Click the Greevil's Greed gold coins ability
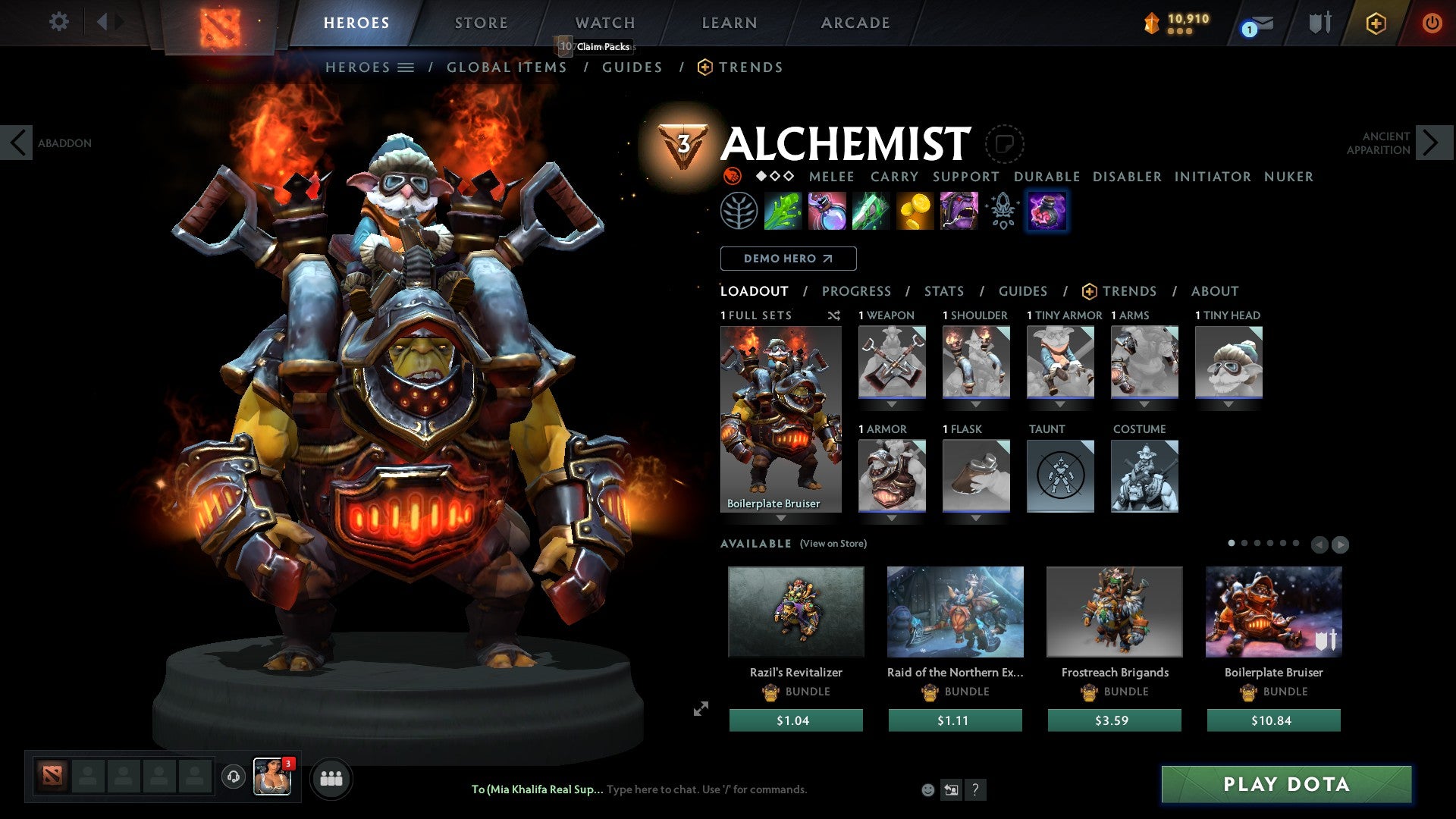This screenshot has height=819, width=1456. point(915,211)
